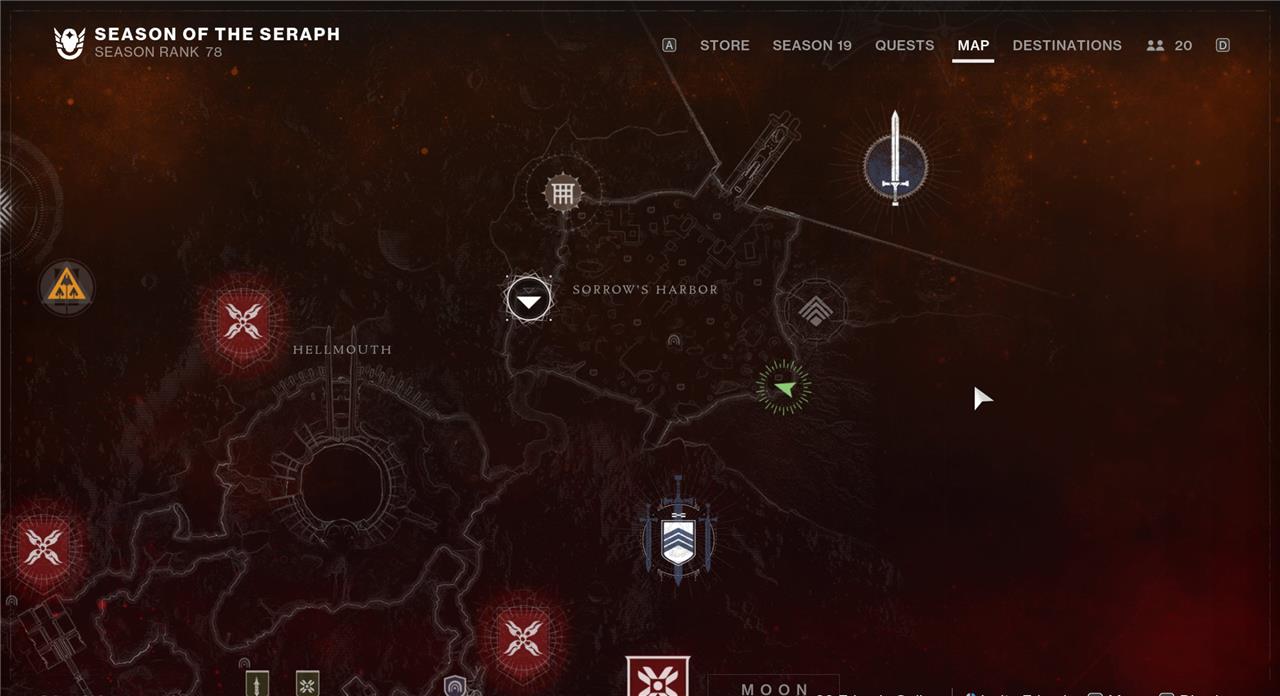
Task: Open the red crossed-blades marker above Hellmouth
Action: point(243,321)
